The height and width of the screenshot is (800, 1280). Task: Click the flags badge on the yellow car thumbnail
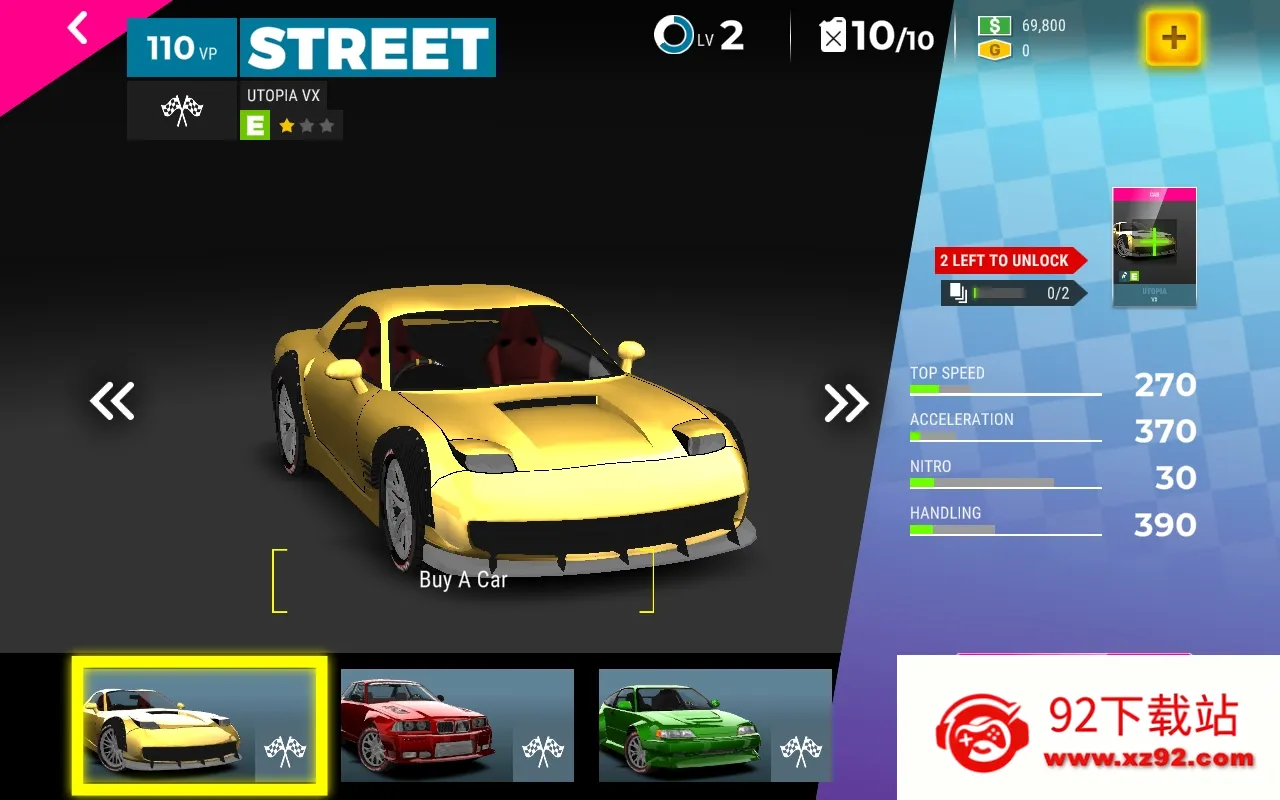click(283, 753)
